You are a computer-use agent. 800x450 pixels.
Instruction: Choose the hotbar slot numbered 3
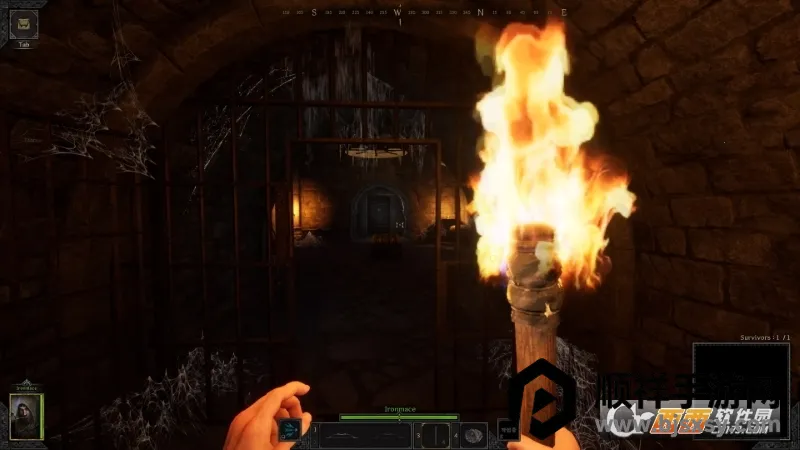437,435
